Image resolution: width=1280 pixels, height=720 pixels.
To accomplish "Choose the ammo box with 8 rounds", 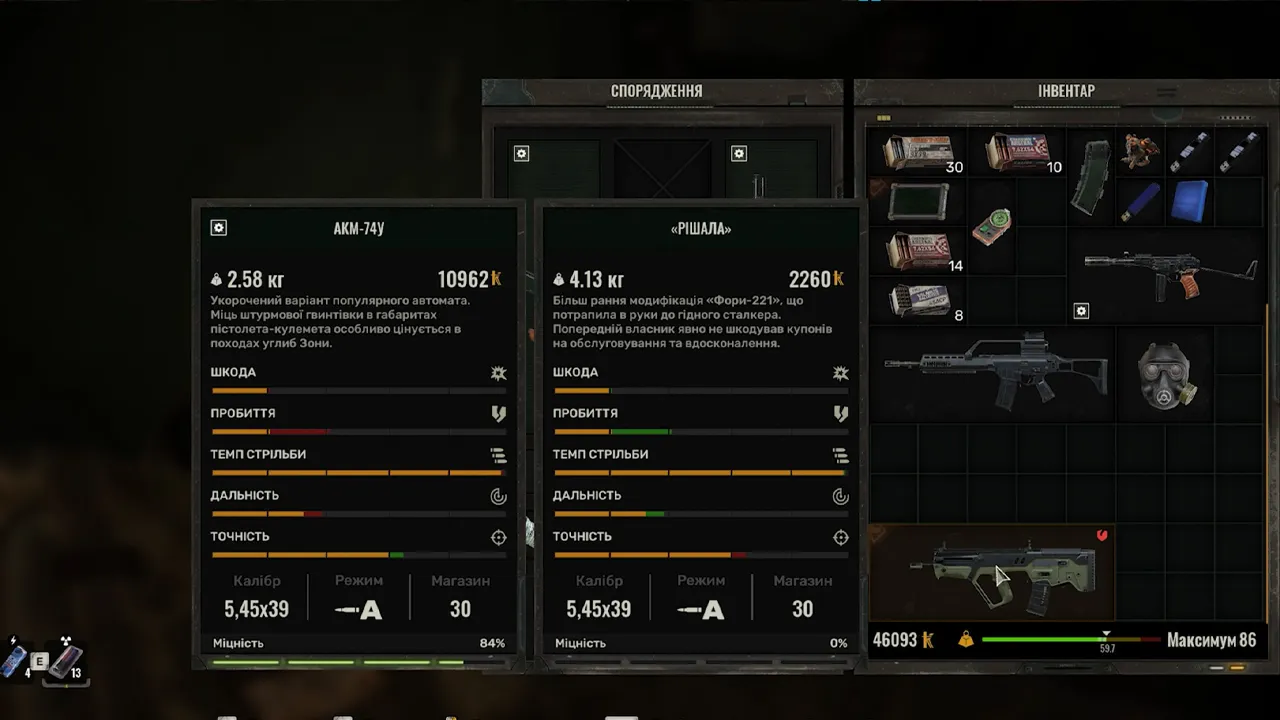I will (918, 299).
